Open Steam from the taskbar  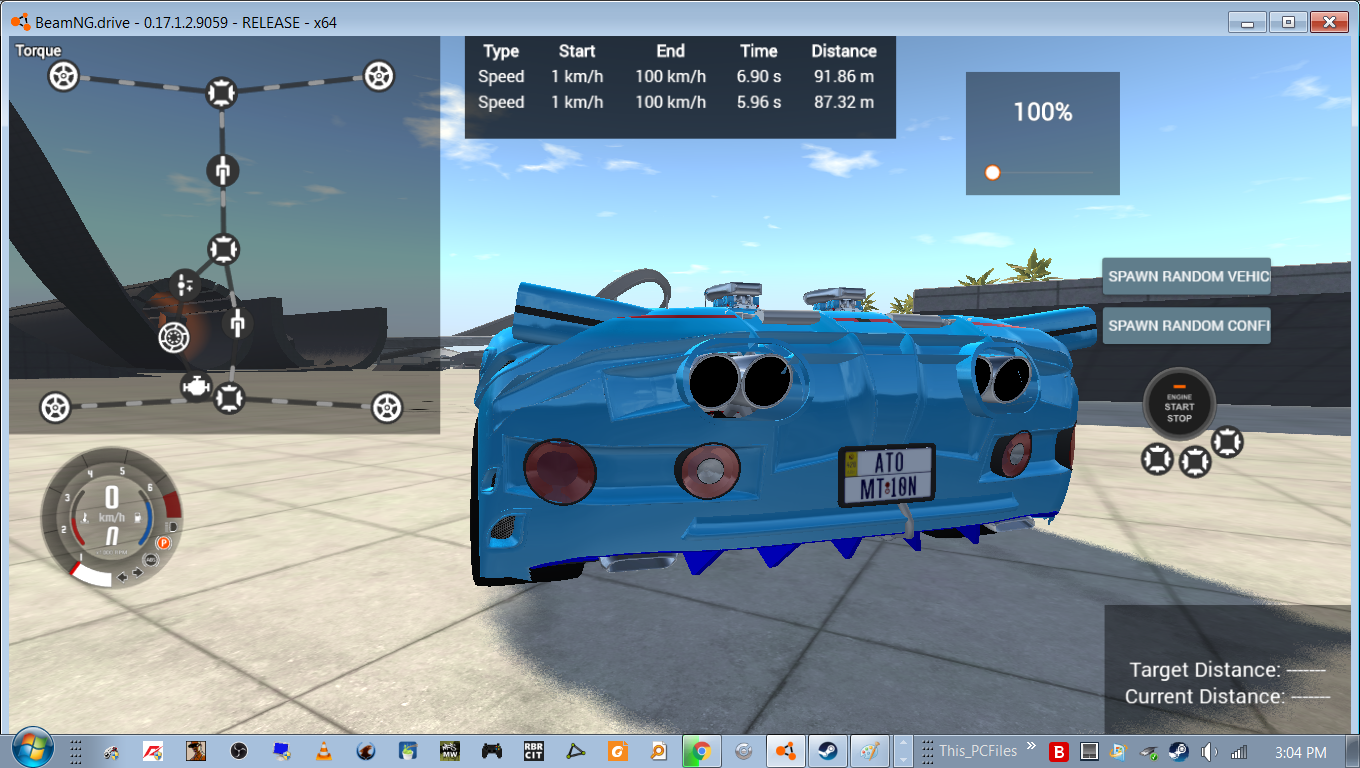(827, 749)
